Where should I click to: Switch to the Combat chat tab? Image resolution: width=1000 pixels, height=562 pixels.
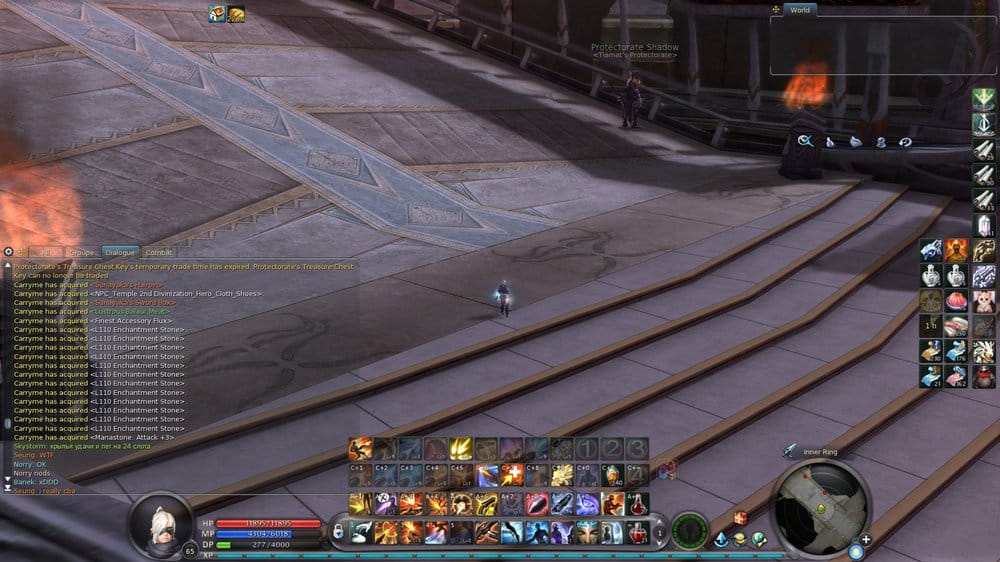[159, 253]
